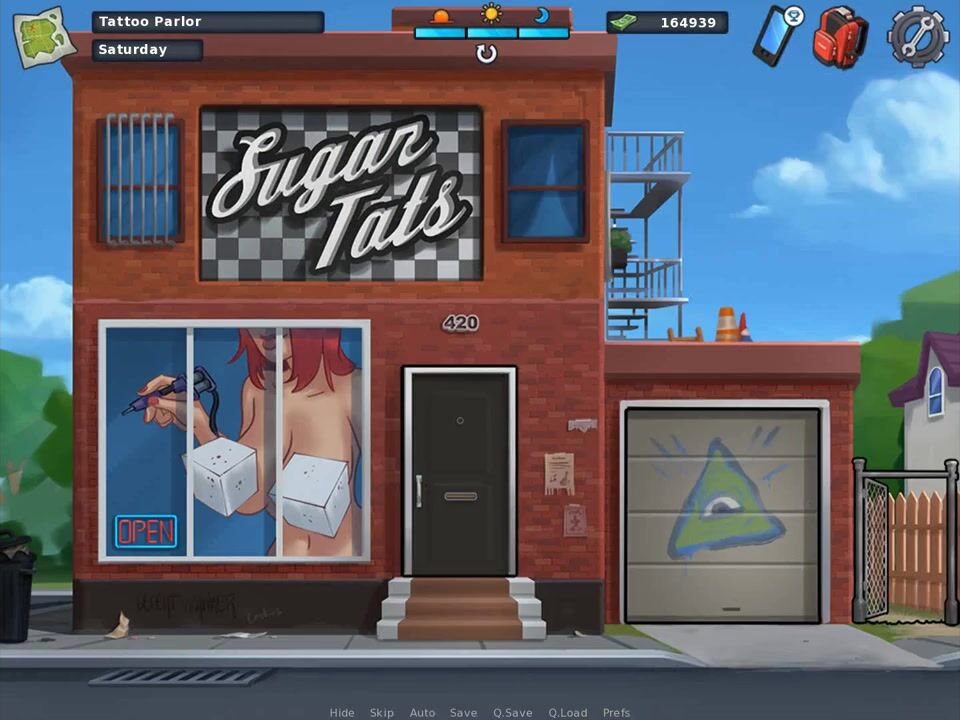This screenshot has width=960, height=720.
Task: Open the gear and wrench settings
Action: (916, 36)
